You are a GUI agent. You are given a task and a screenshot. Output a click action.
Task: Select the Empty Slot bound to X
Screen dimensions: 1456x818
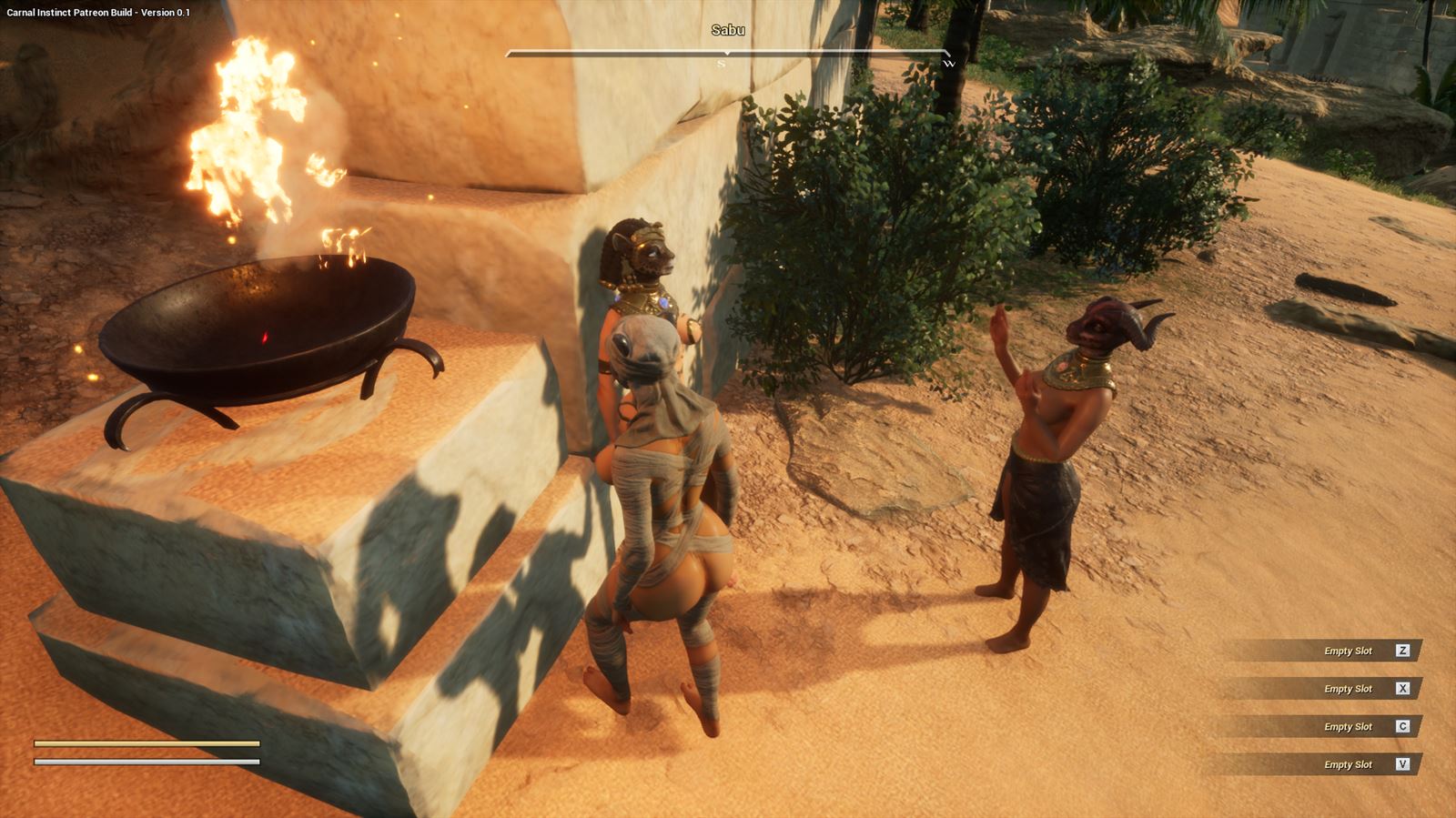point(1348,689)
